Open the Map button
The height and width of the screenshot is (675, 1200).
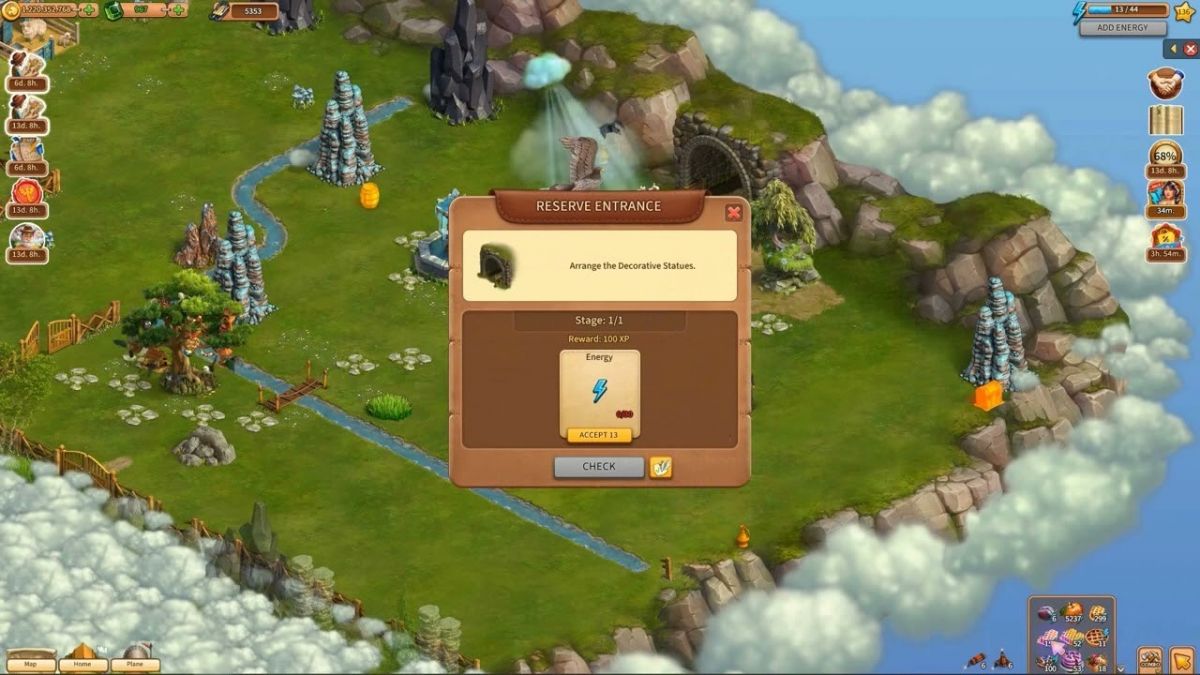[x=31, y=662]
